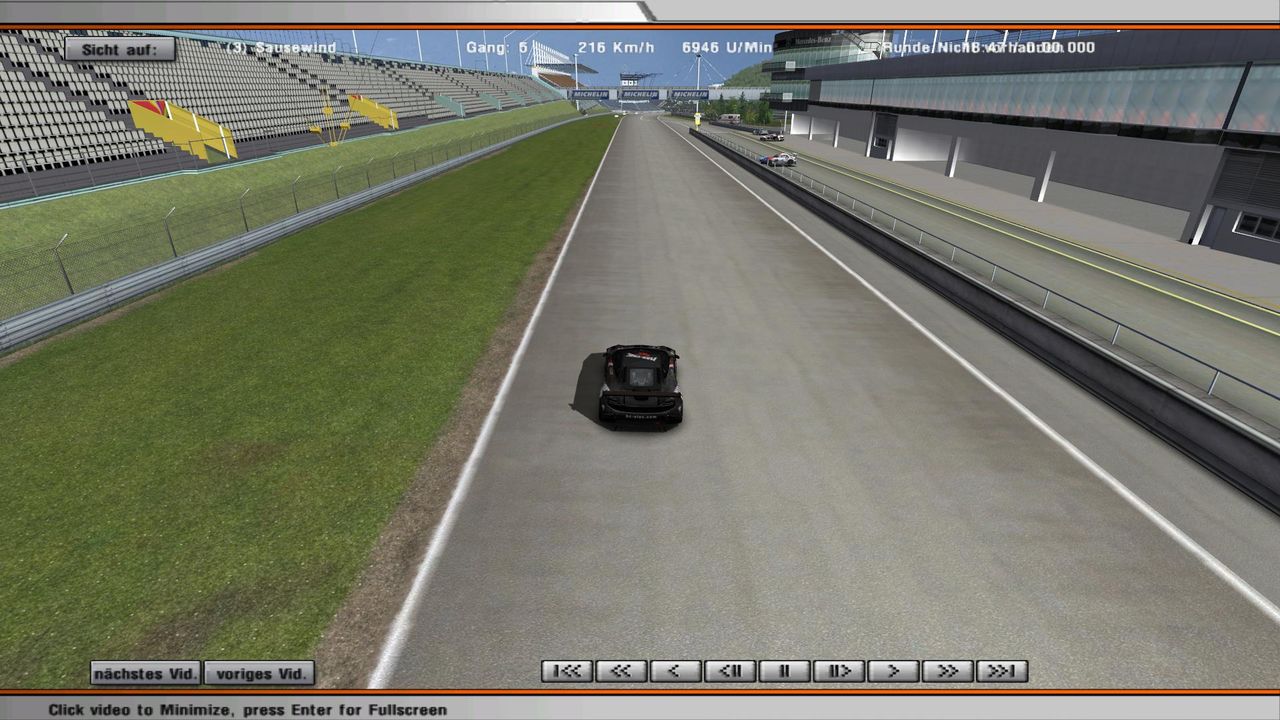This screenshot has height=720, width=1280.
Task: Pause the replay
Action: [x=784, y=671]
